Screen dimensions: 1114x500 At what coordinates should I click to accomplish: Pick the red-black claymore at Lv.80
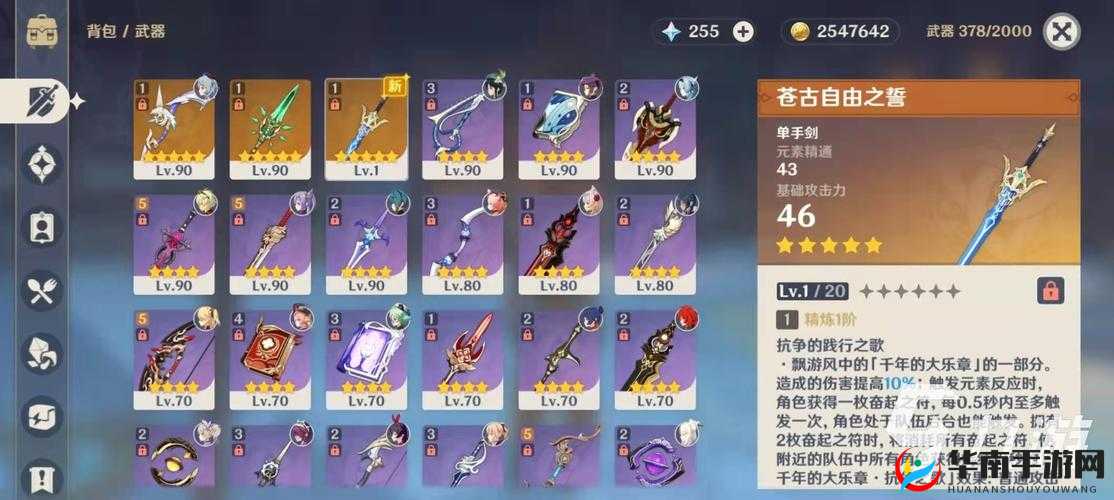click(x=558, y=240)
